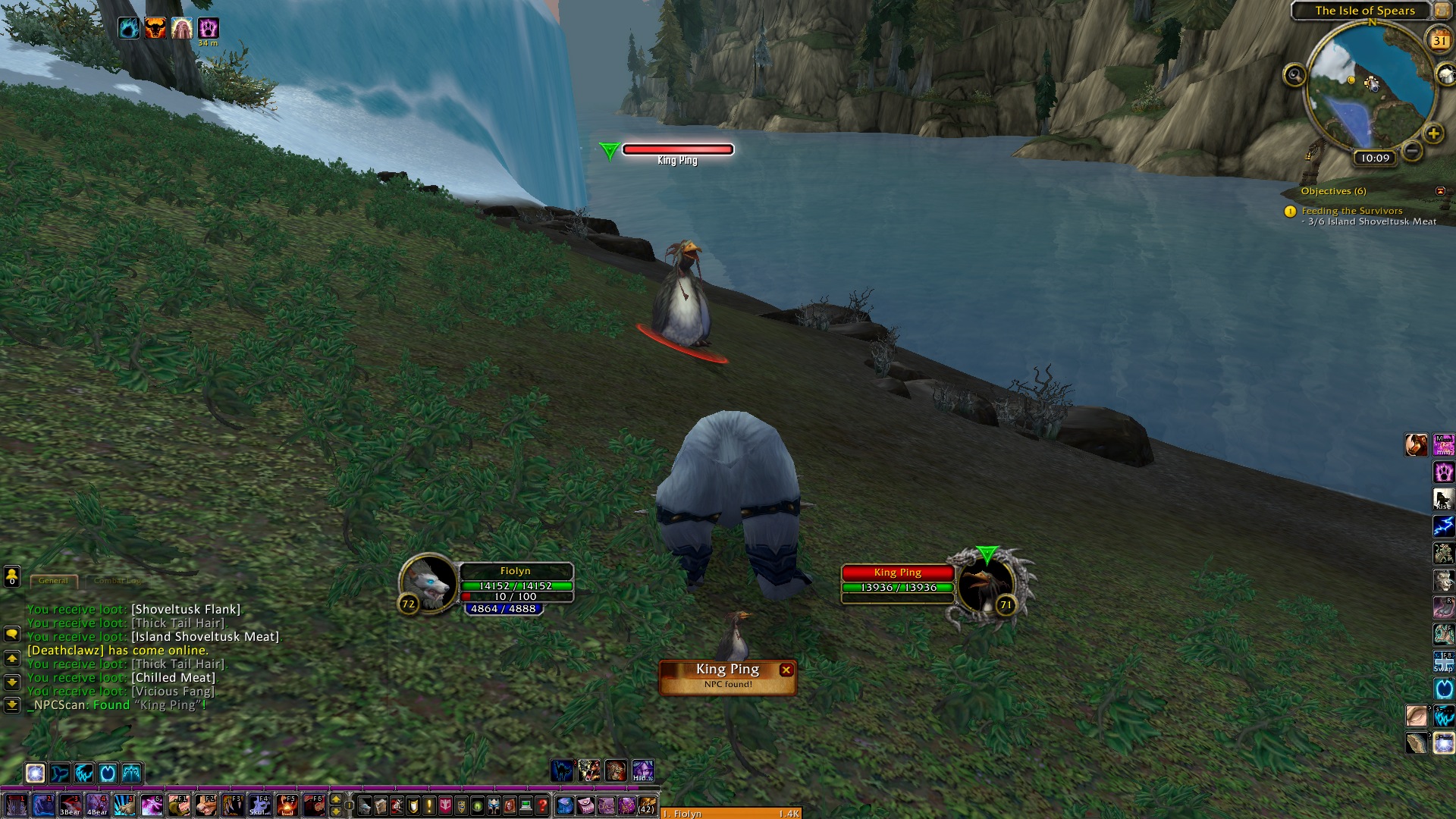This screenshot has width=1456, height=819.
Task: Use the Rise ability on the side bar
Action: tap(1443, 499)
